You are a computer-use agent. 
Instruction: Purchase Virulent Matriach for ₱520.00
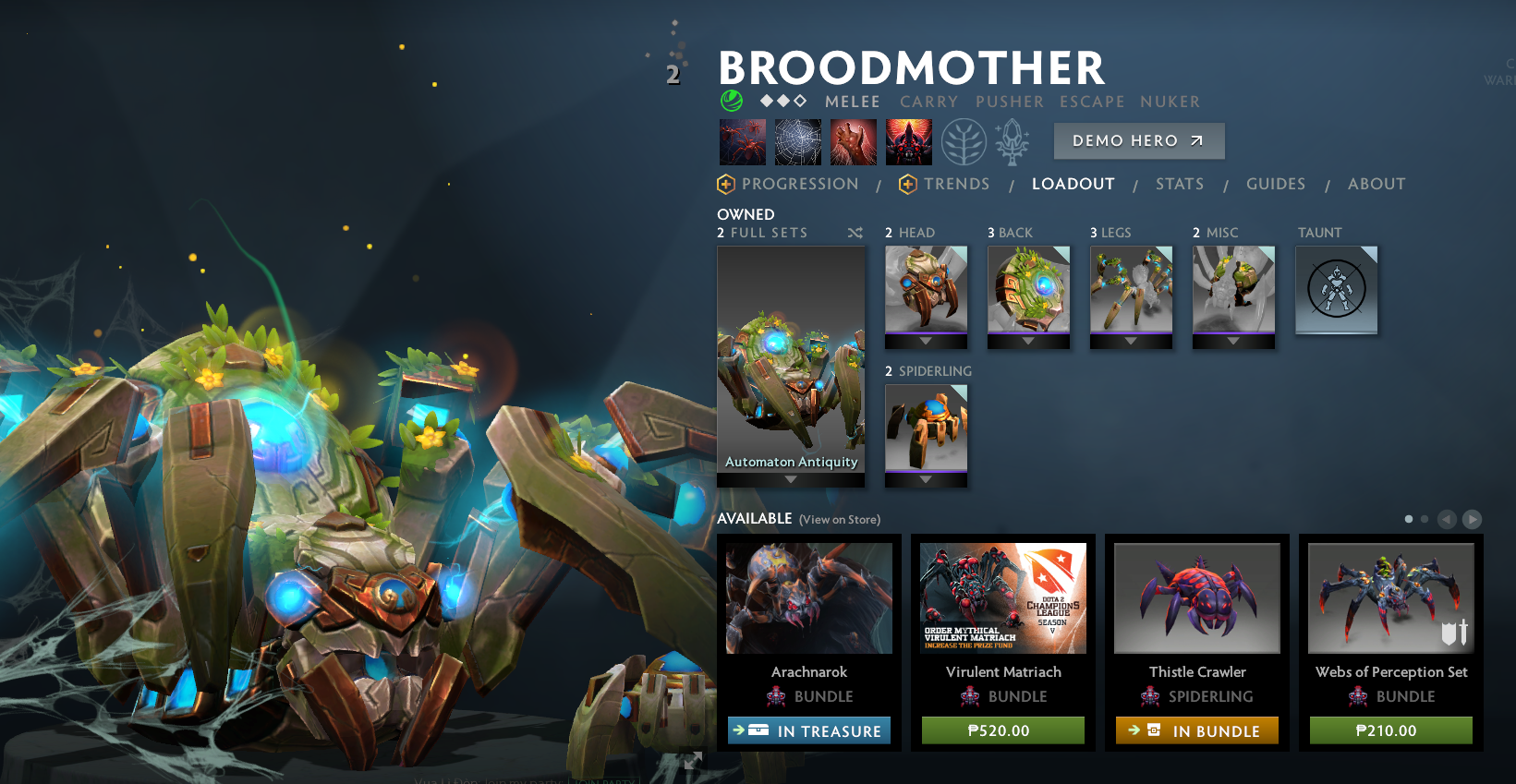coord(1002,730)
